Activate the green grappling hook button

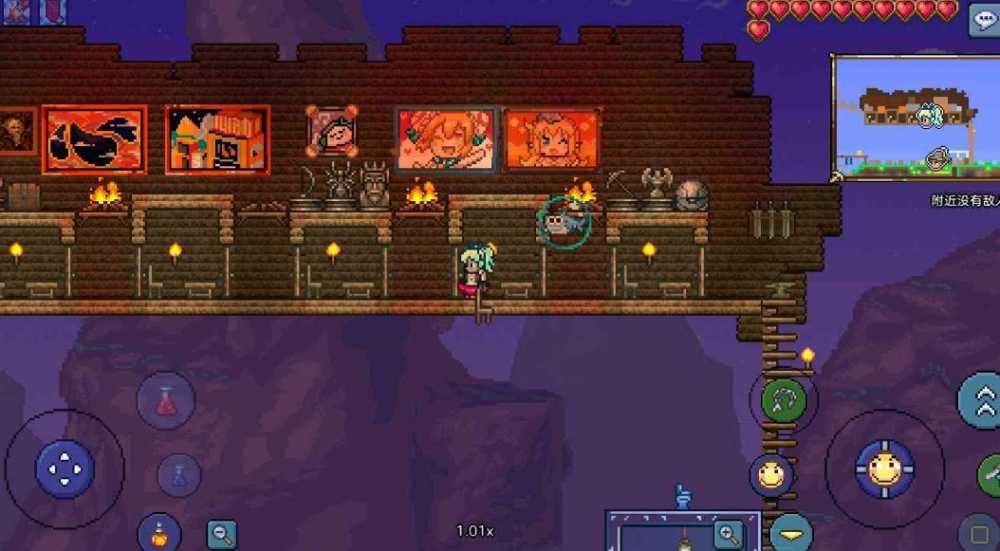pyautogui.click(x=783, y=400)
